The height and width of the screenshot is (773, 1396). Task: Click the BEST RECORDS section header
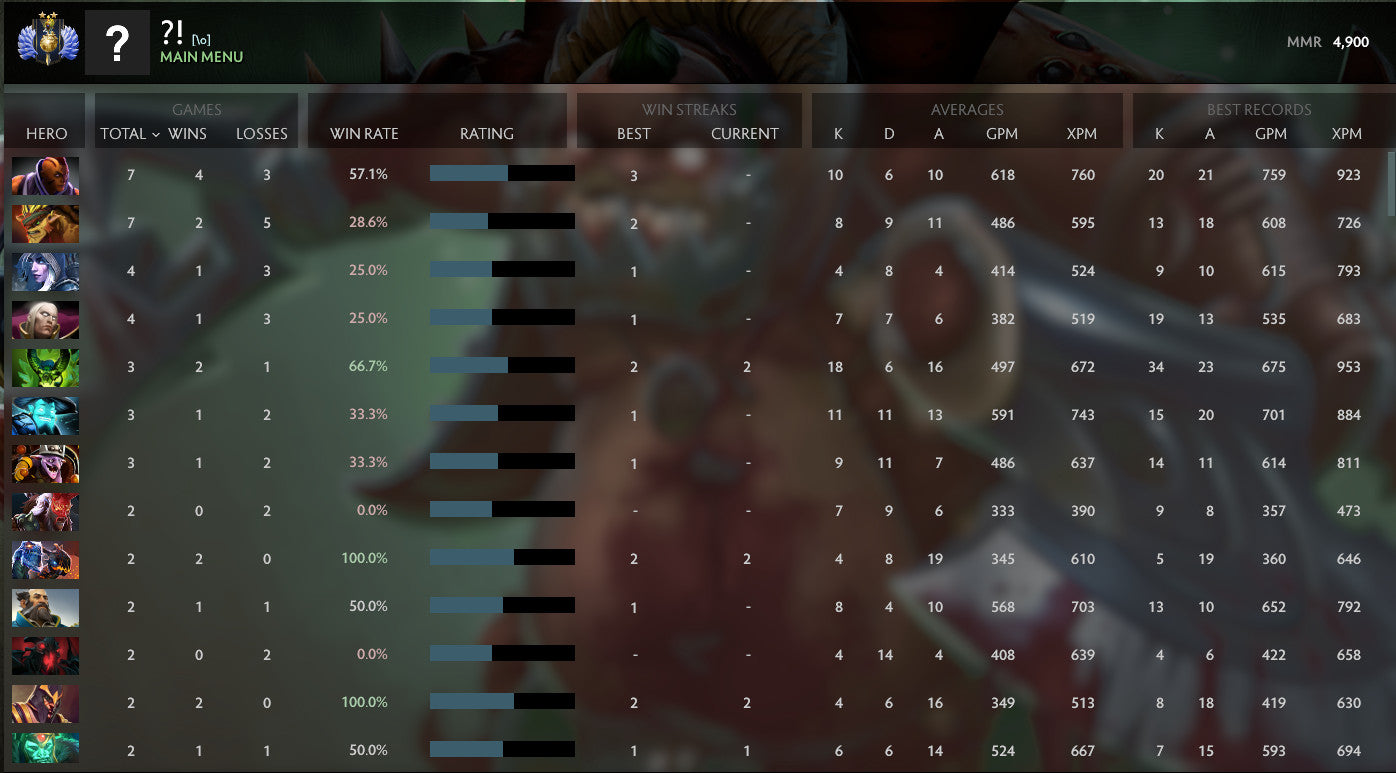click(1258, 110)
